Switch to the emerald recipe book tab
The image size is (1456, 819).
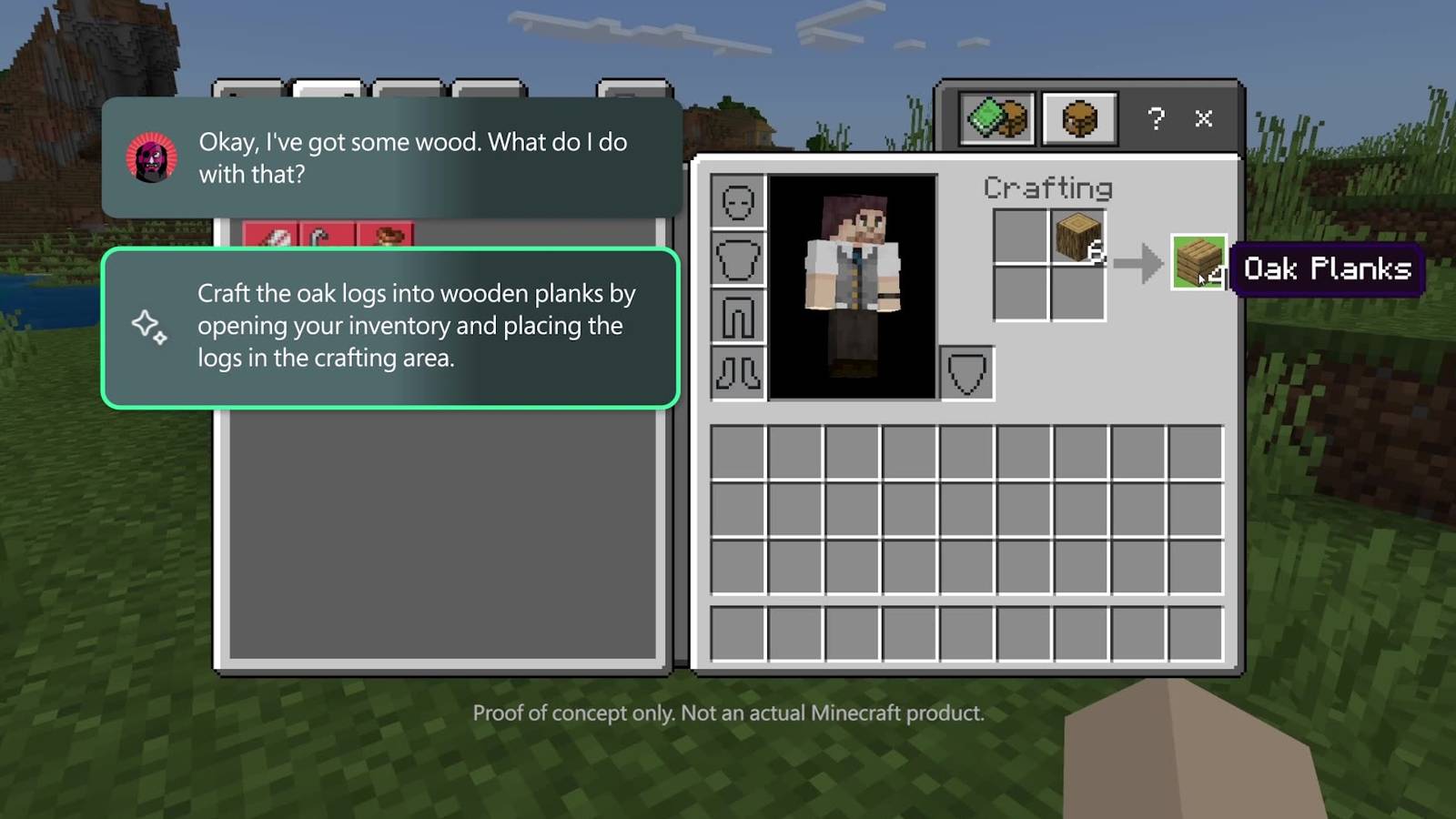pos(997,118)
